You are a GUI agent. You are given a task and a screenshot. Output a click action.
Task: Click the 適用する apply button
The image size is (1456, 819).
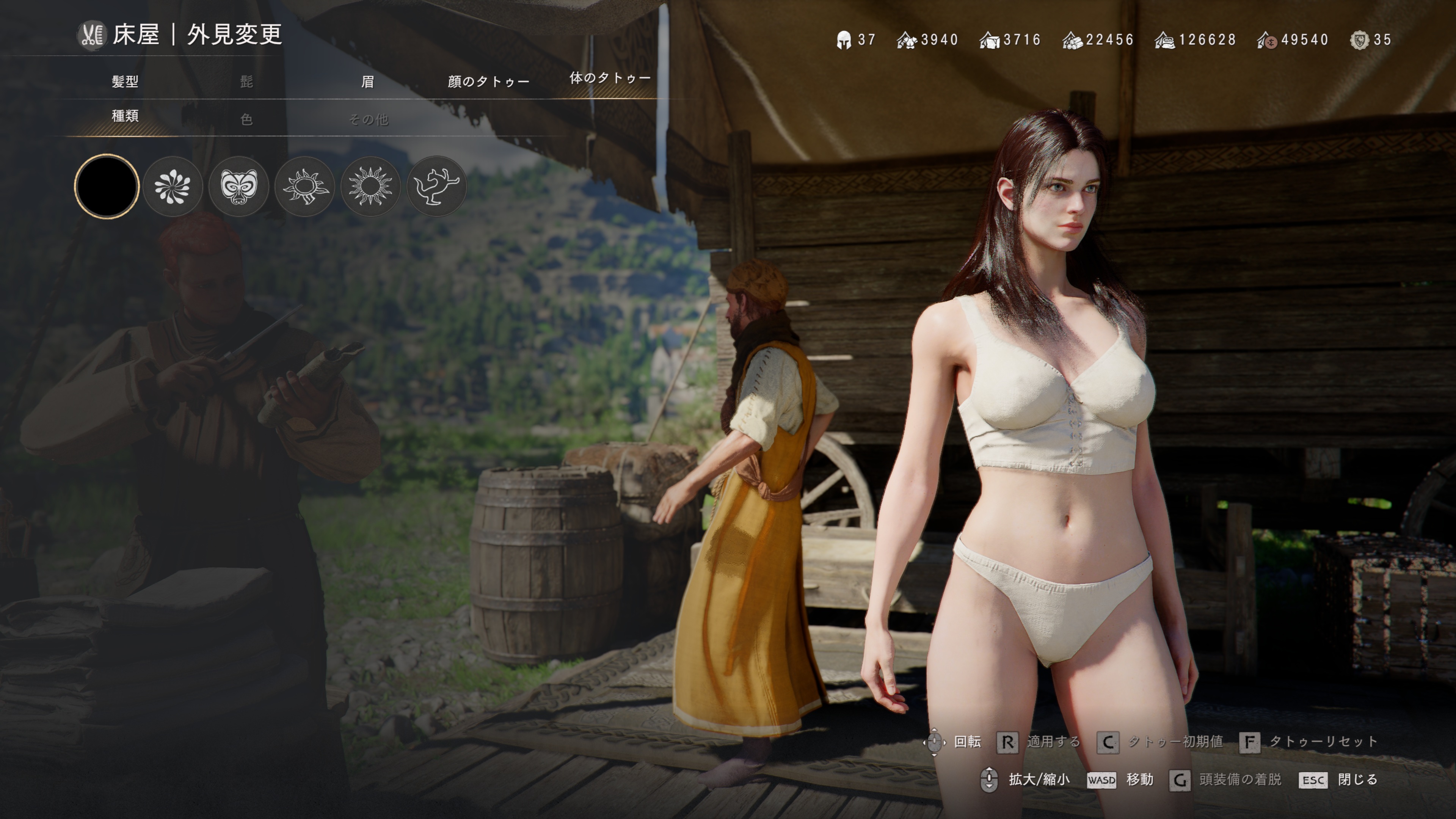pos(1039,742)
